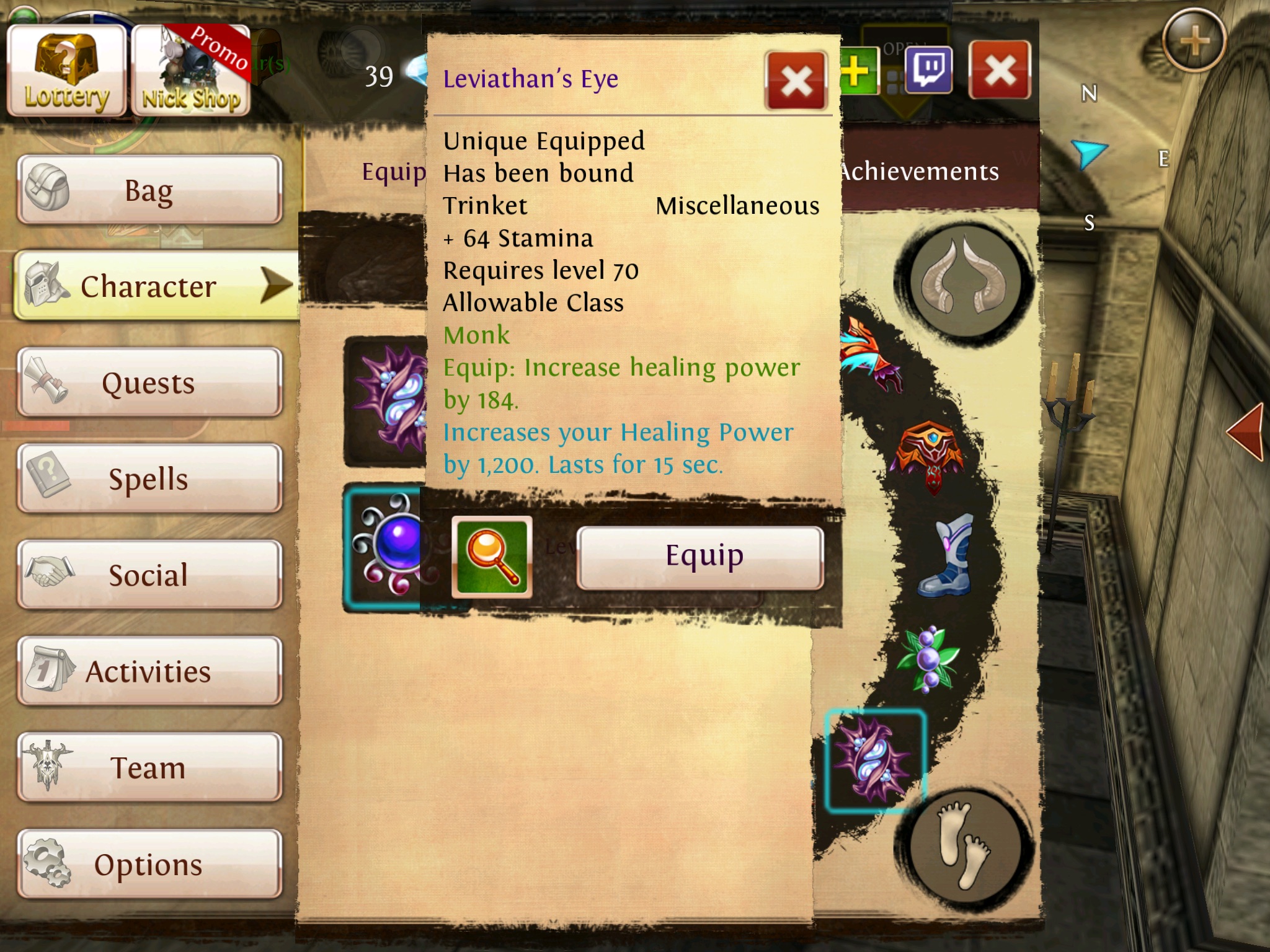Select the blue orb trinket slot
This screenshot has height=952, width=1270.
pyautogui.click(x=383, y=549)
